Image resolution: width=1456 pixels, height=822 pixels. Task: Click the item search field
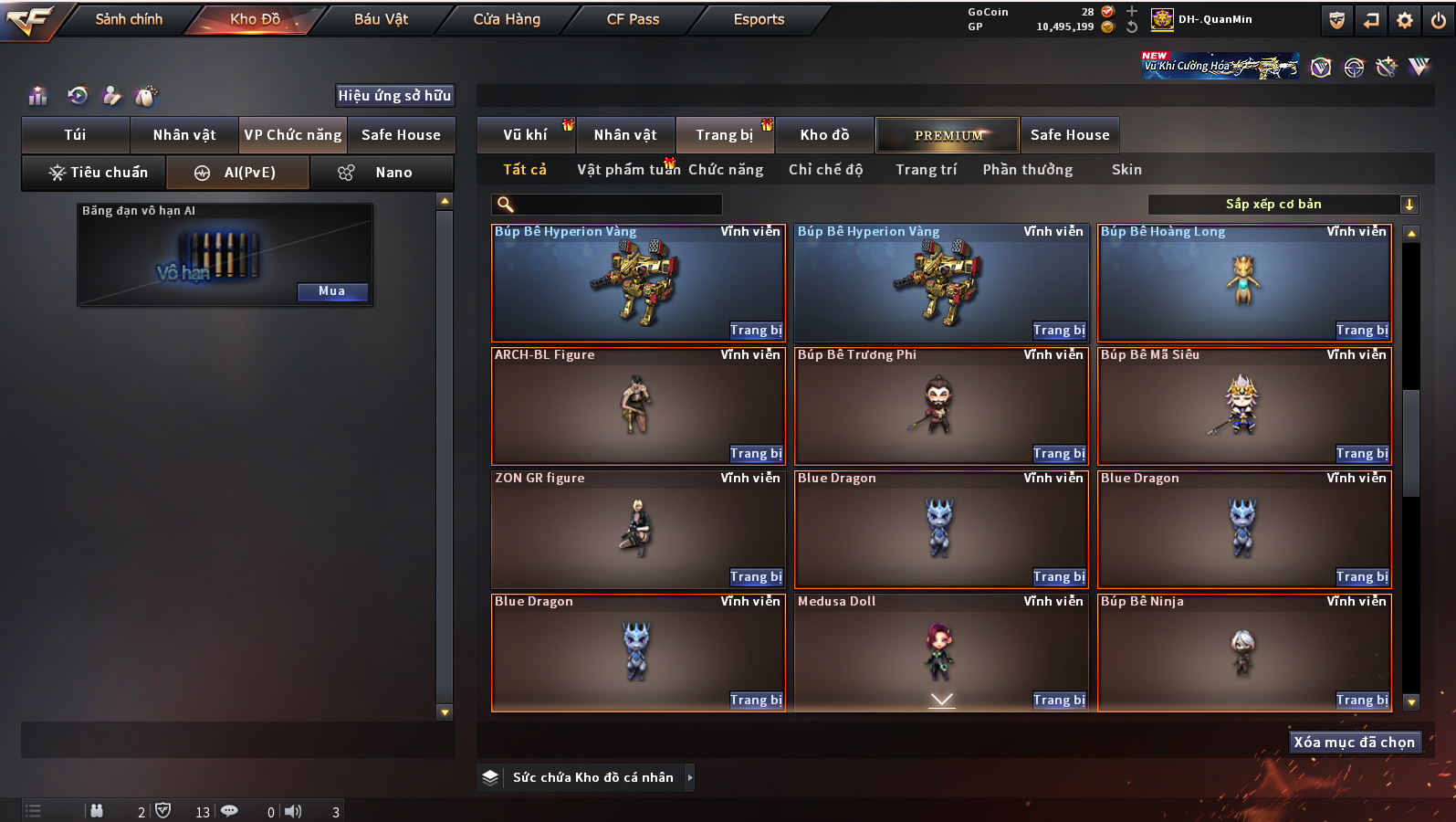coord(607,205)
